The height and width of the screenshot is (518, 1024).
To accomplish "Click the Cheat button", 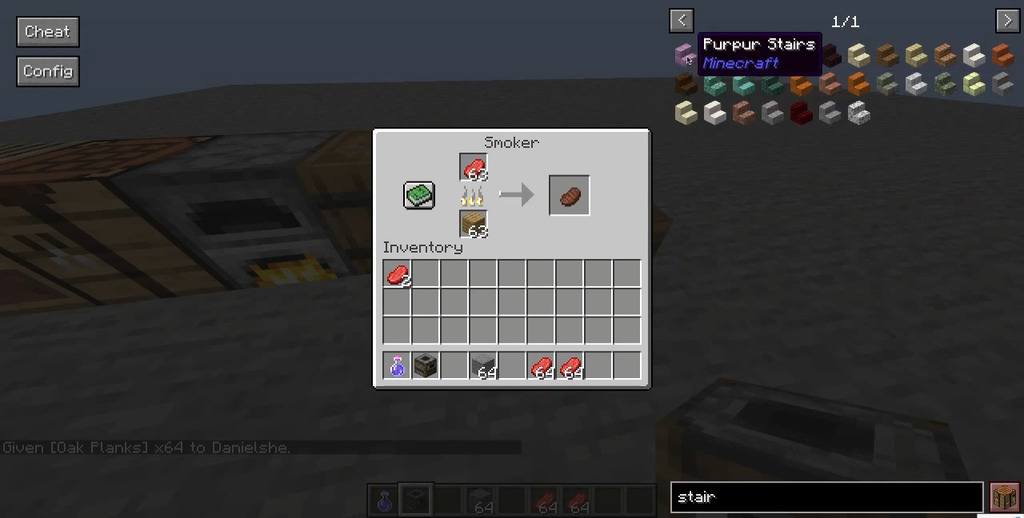I will point(47,32).
